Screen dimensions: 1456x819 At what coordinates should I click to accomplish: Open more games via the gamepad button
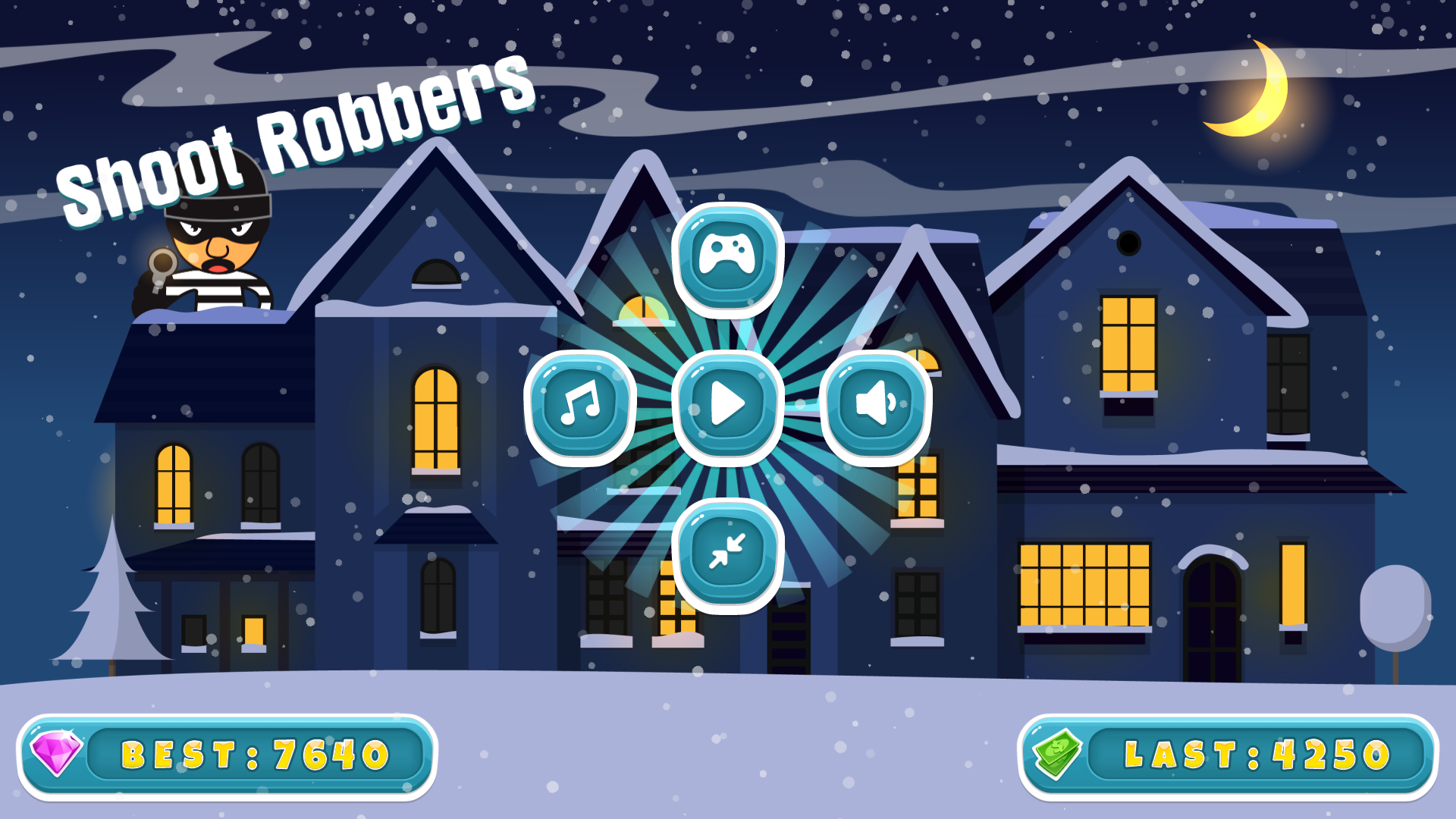click(727, 258)
